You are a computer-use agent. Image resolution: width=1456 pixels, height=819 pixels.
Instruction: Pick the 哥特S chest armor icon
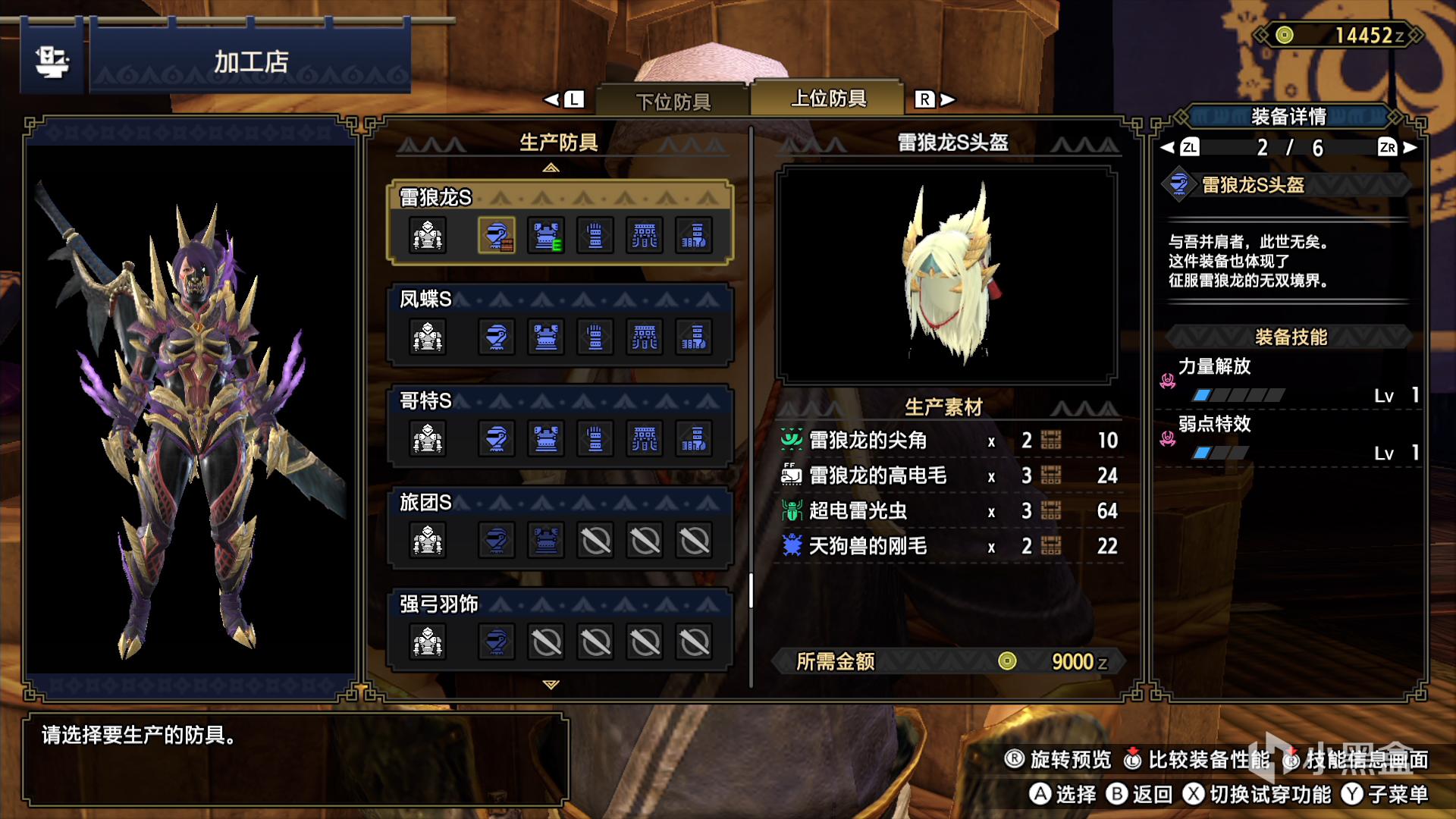click(x=546, y=438)
